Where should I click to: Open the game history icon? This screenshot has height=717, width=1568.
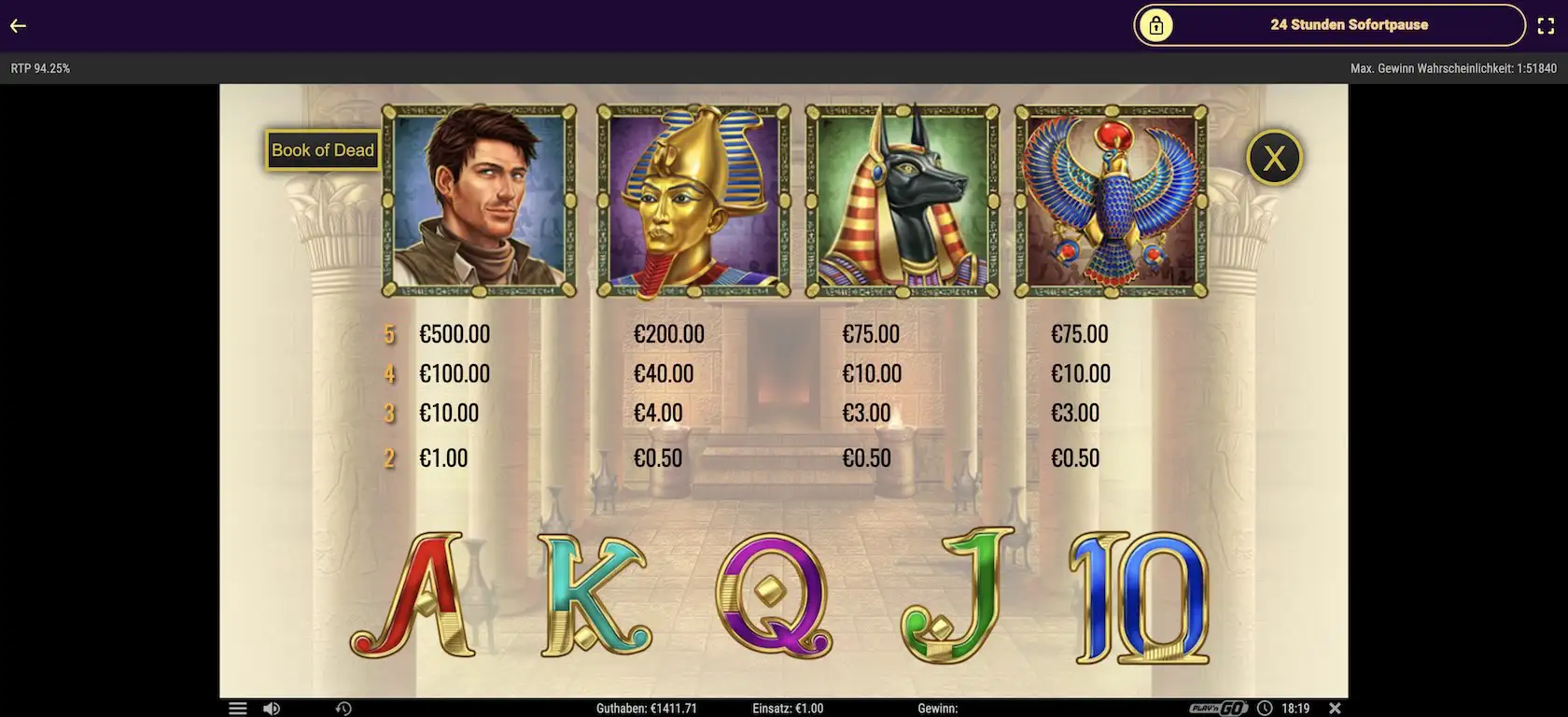343,709
